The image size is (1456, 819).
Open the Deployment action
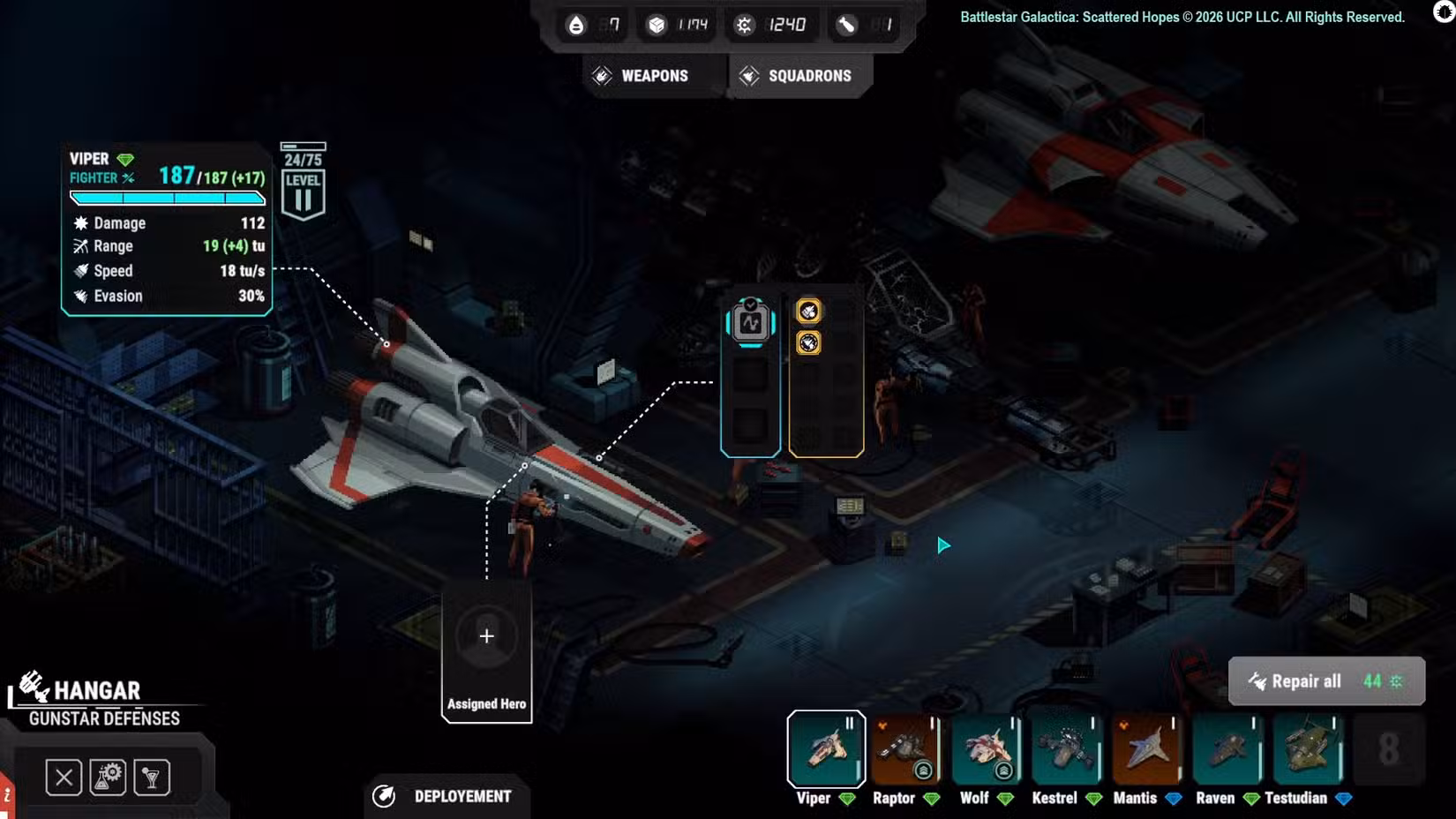[447, 796]
